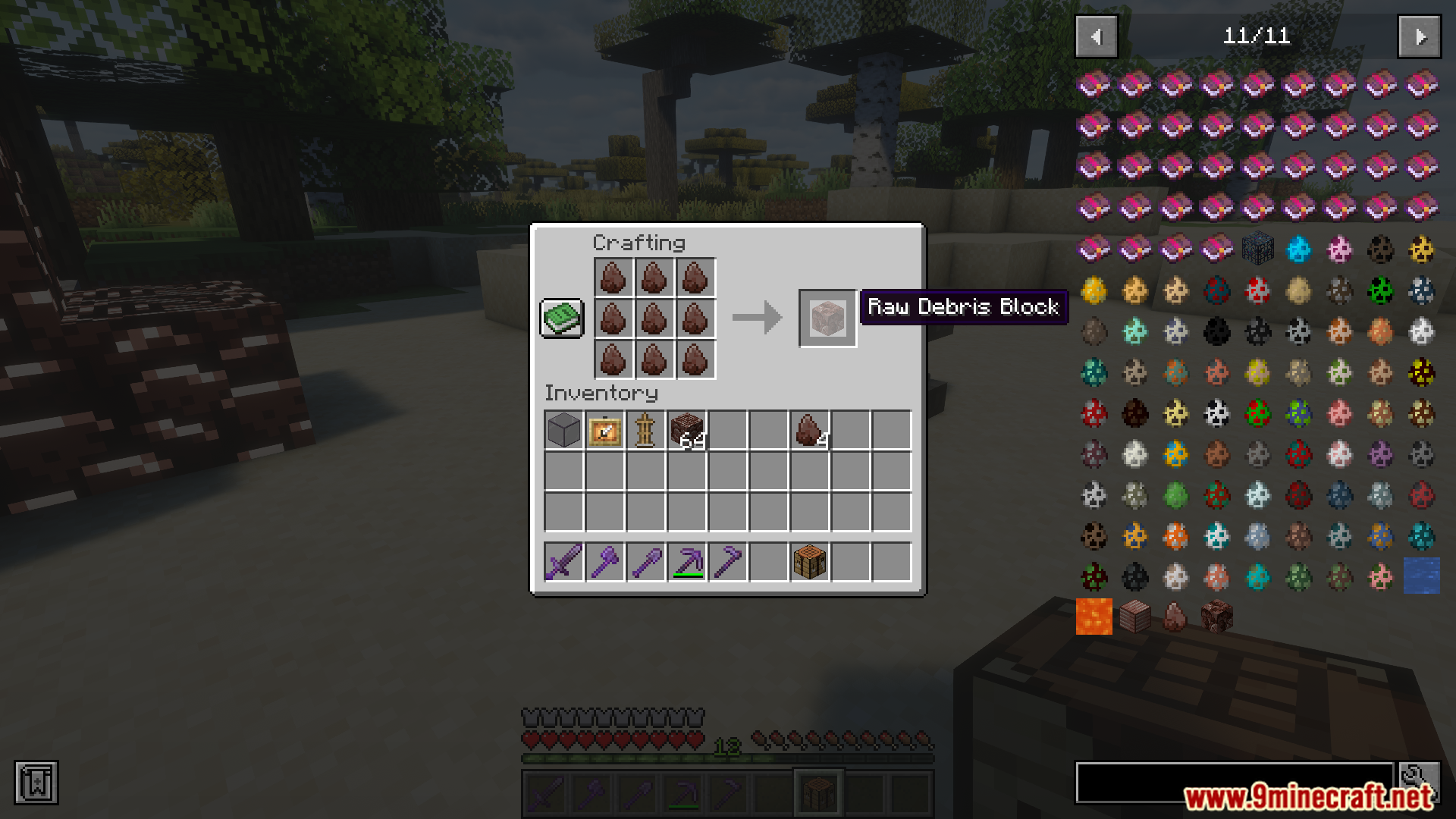Image resolution: width=1456 pixels, height=819 pixels.
Task: Take the Raw Debris Block from output slot
Action: pos(827,318)
